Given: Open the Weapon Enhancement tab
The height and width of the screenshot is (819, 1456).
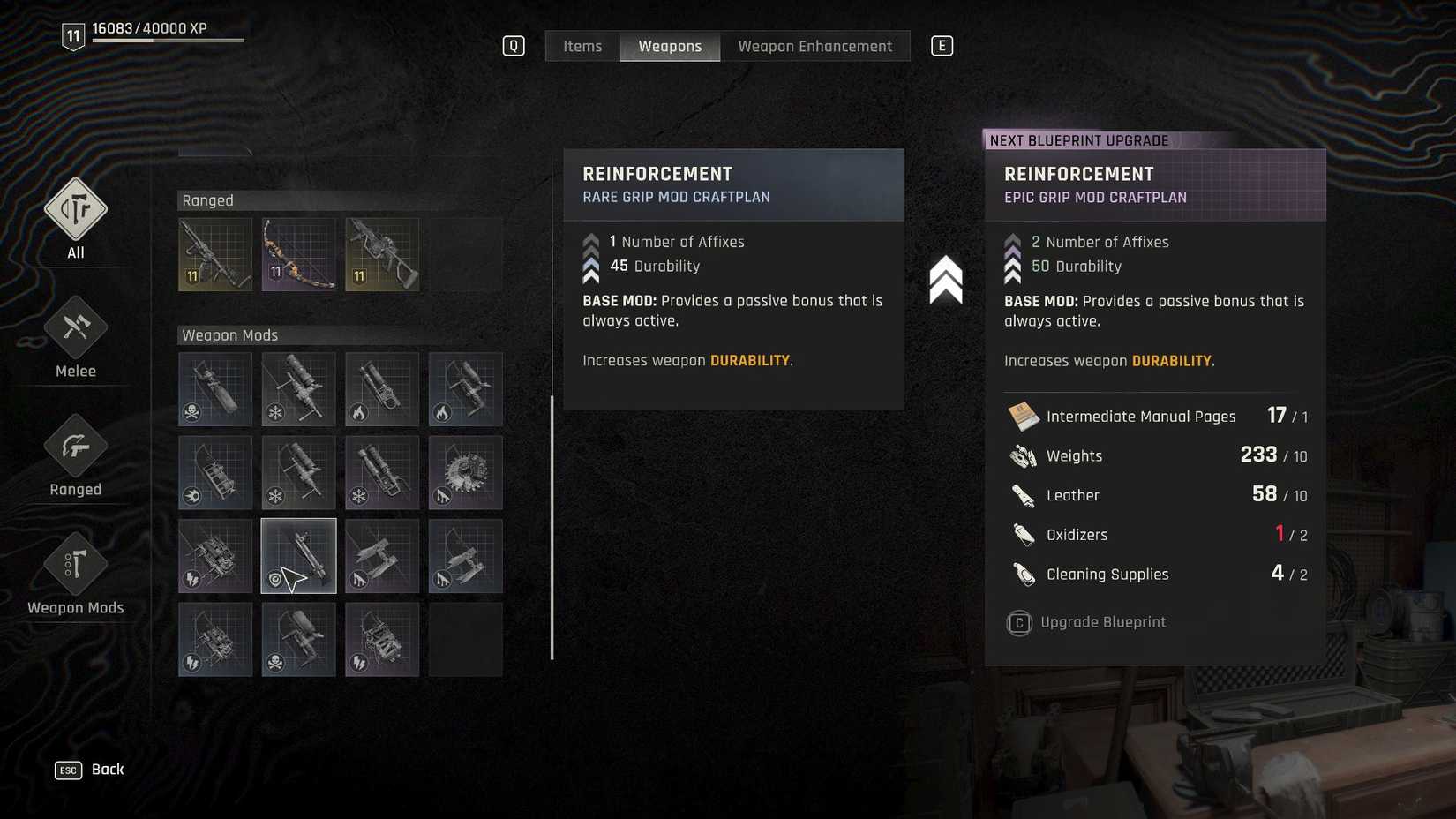Looking at the screenshot, I should coord(814,46).
